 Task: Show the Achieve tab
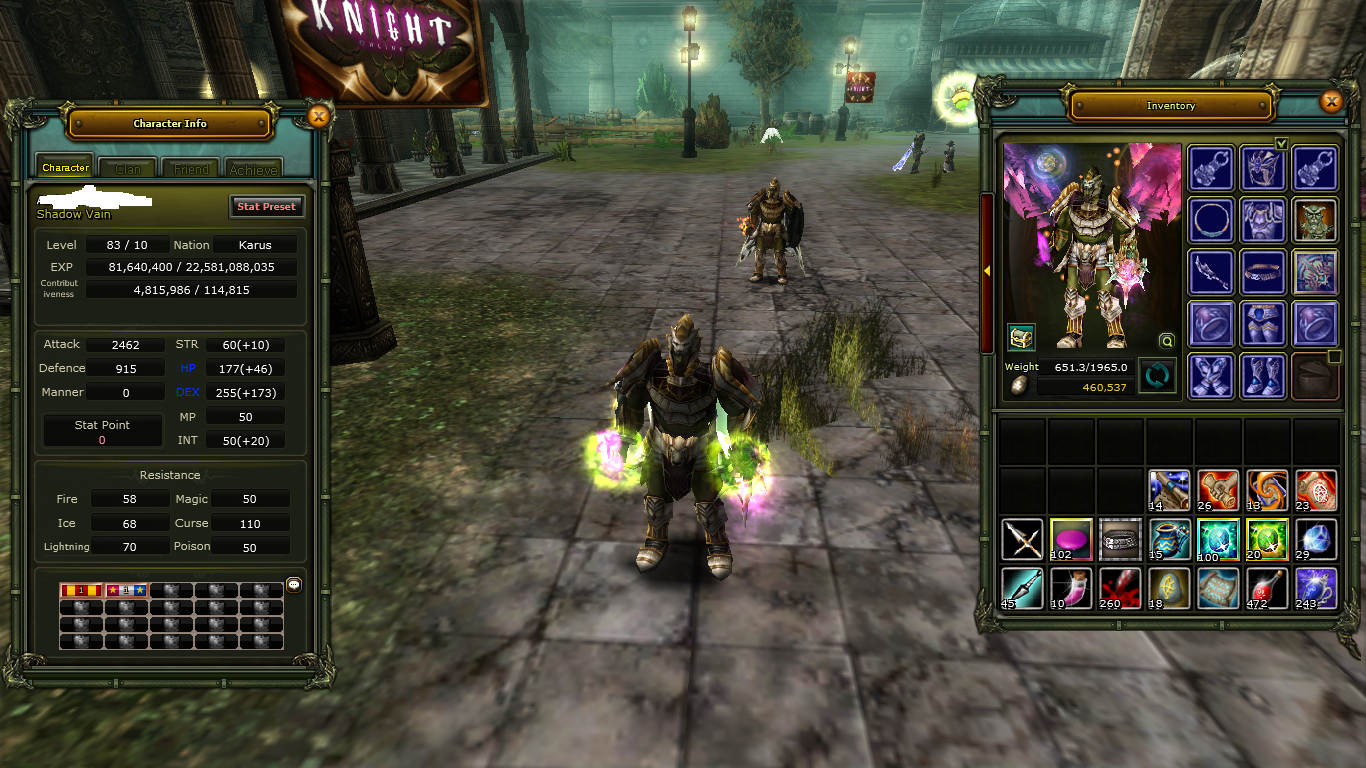tap(254, 169)
